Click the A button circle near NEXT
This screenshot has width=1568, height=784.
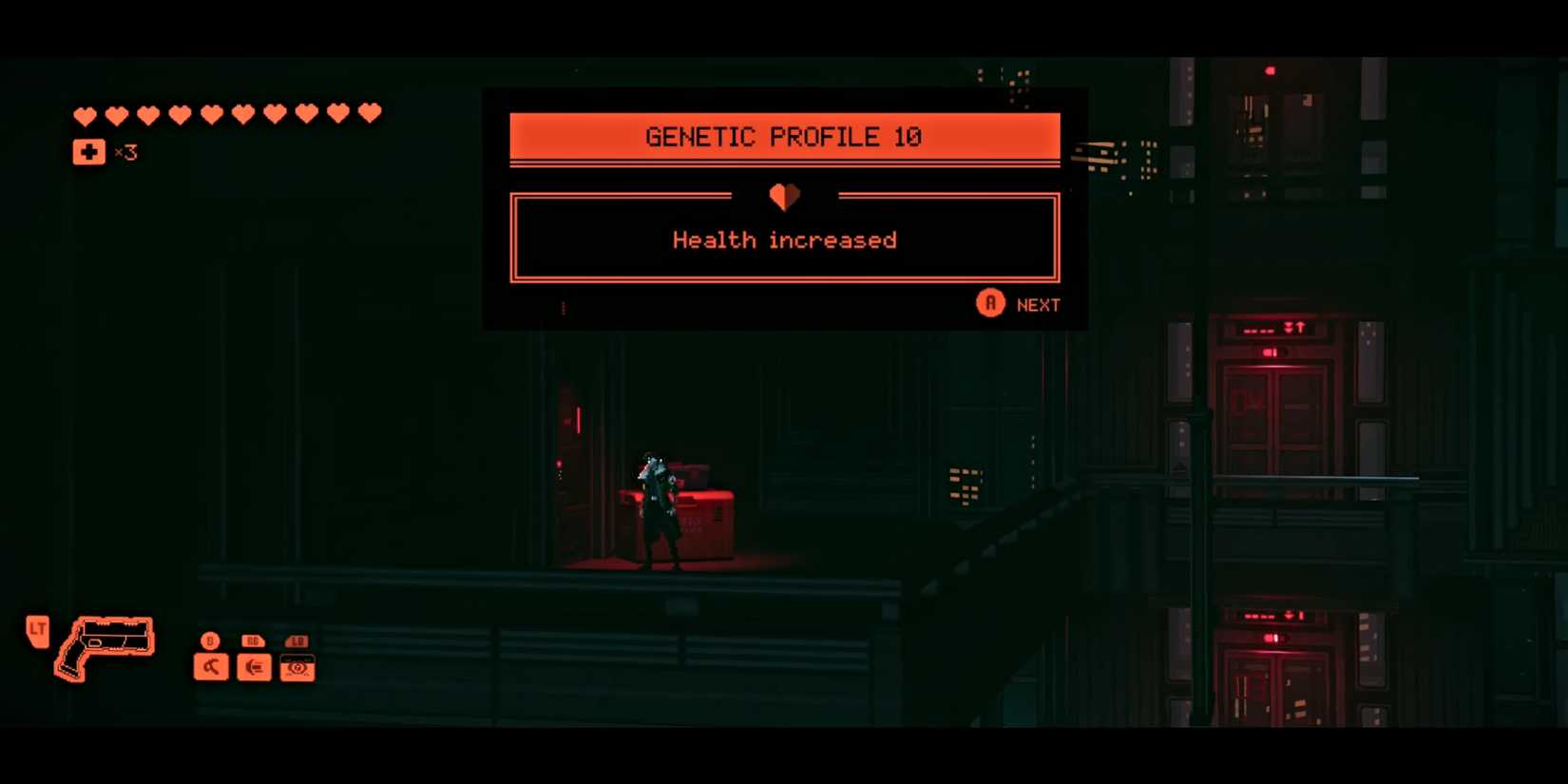coord(989,303)
